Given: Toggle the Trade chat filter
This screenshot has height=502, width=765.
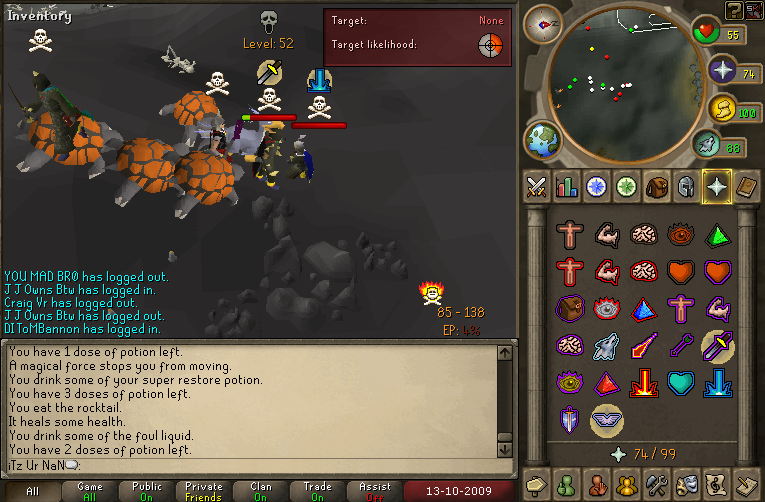Looking at the screenshot, I should click(x=318, y=491).
